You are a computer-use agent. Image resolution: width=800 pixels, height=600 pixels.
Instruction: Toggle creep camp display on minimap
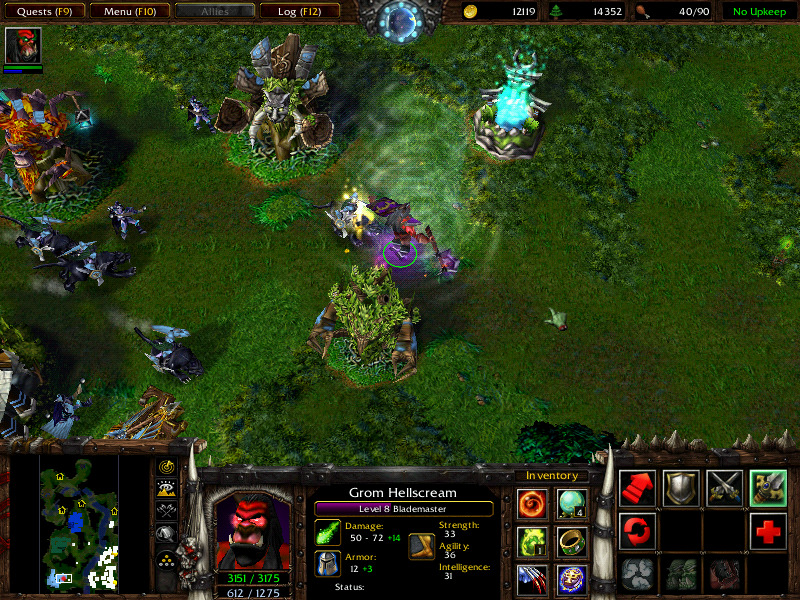click(x=167, y=534)
